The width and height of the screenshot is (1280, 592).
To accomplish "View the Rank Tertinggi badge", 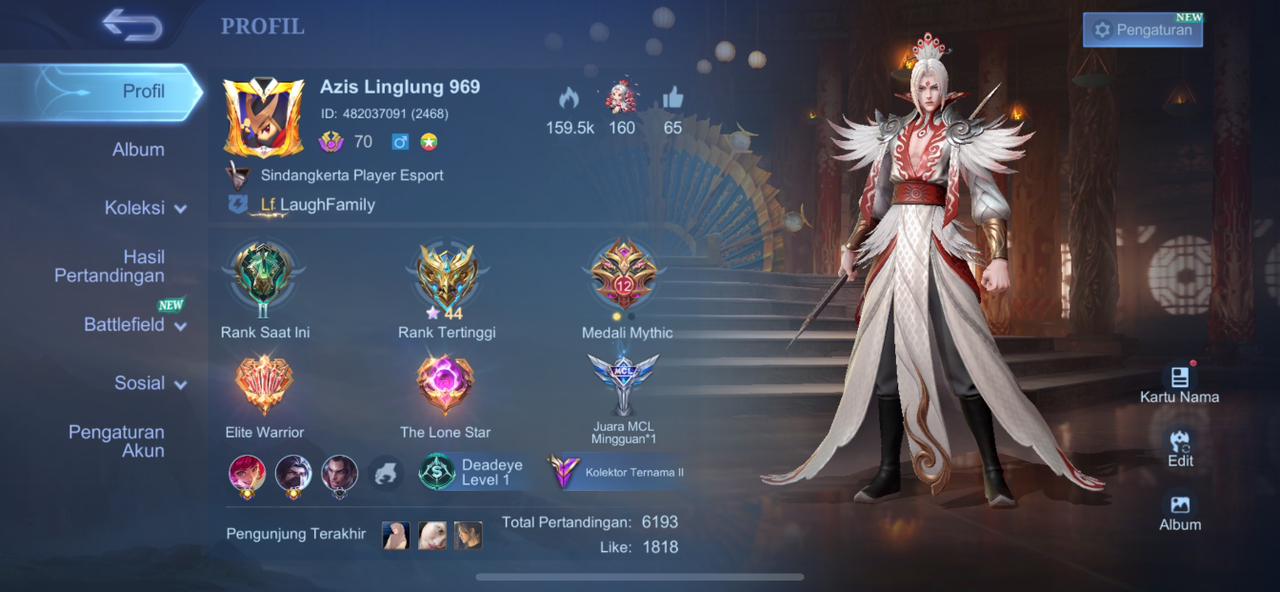I will [446, 278].
